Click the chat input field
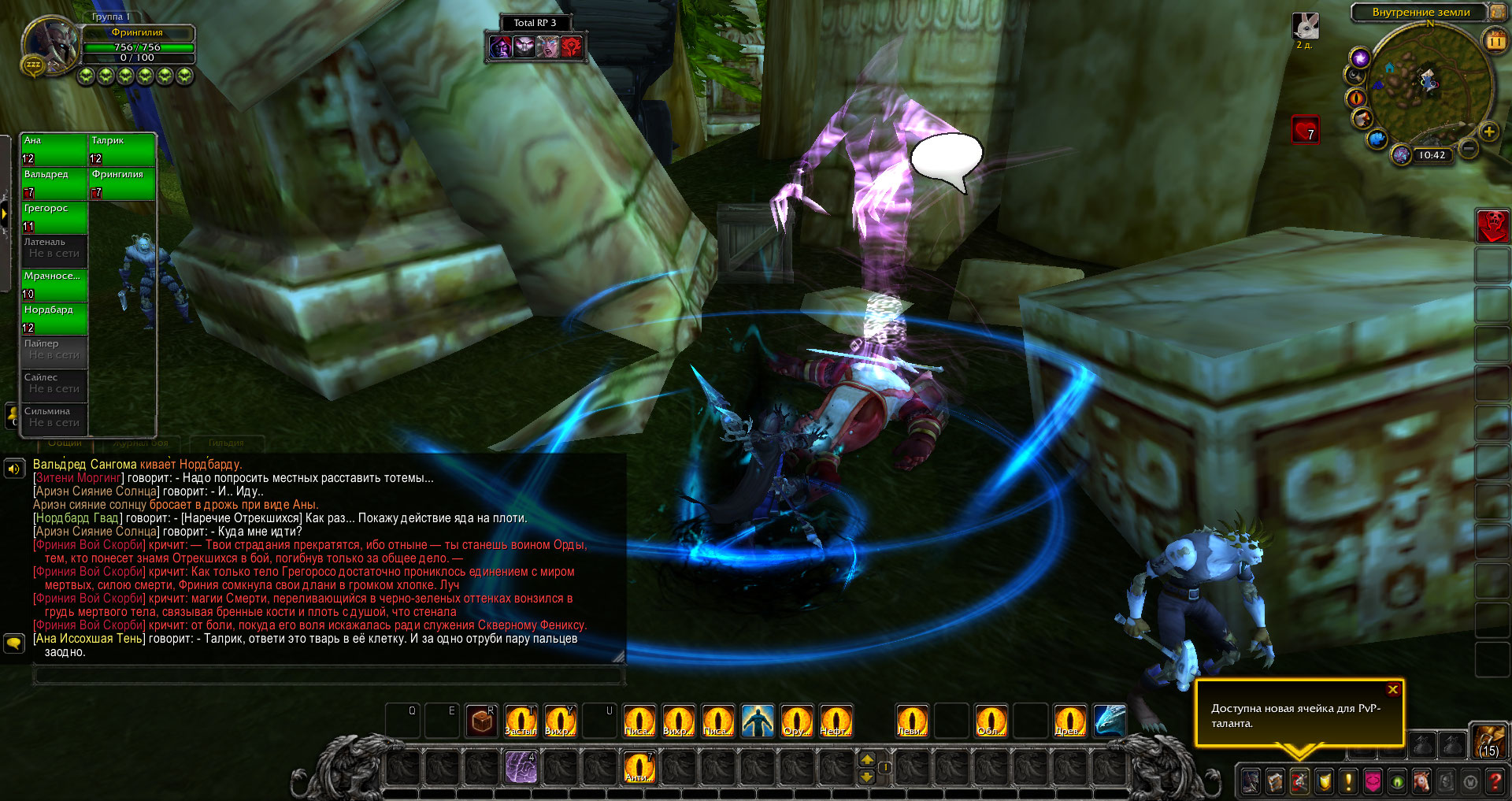This screenshot has height=801, width=1512. pos(329,675)
